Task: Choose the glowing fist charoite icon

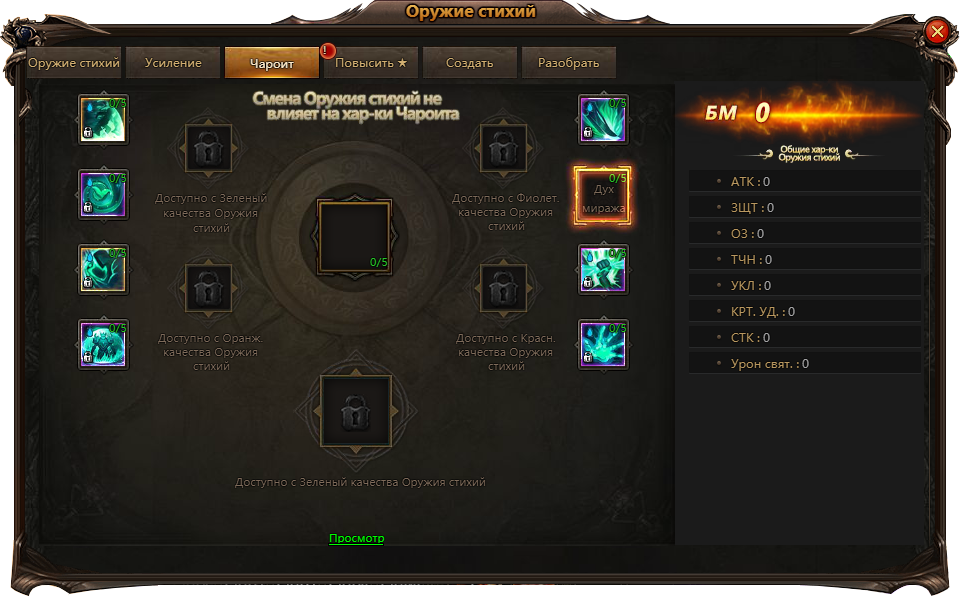Action: click(x=603, y=269)
